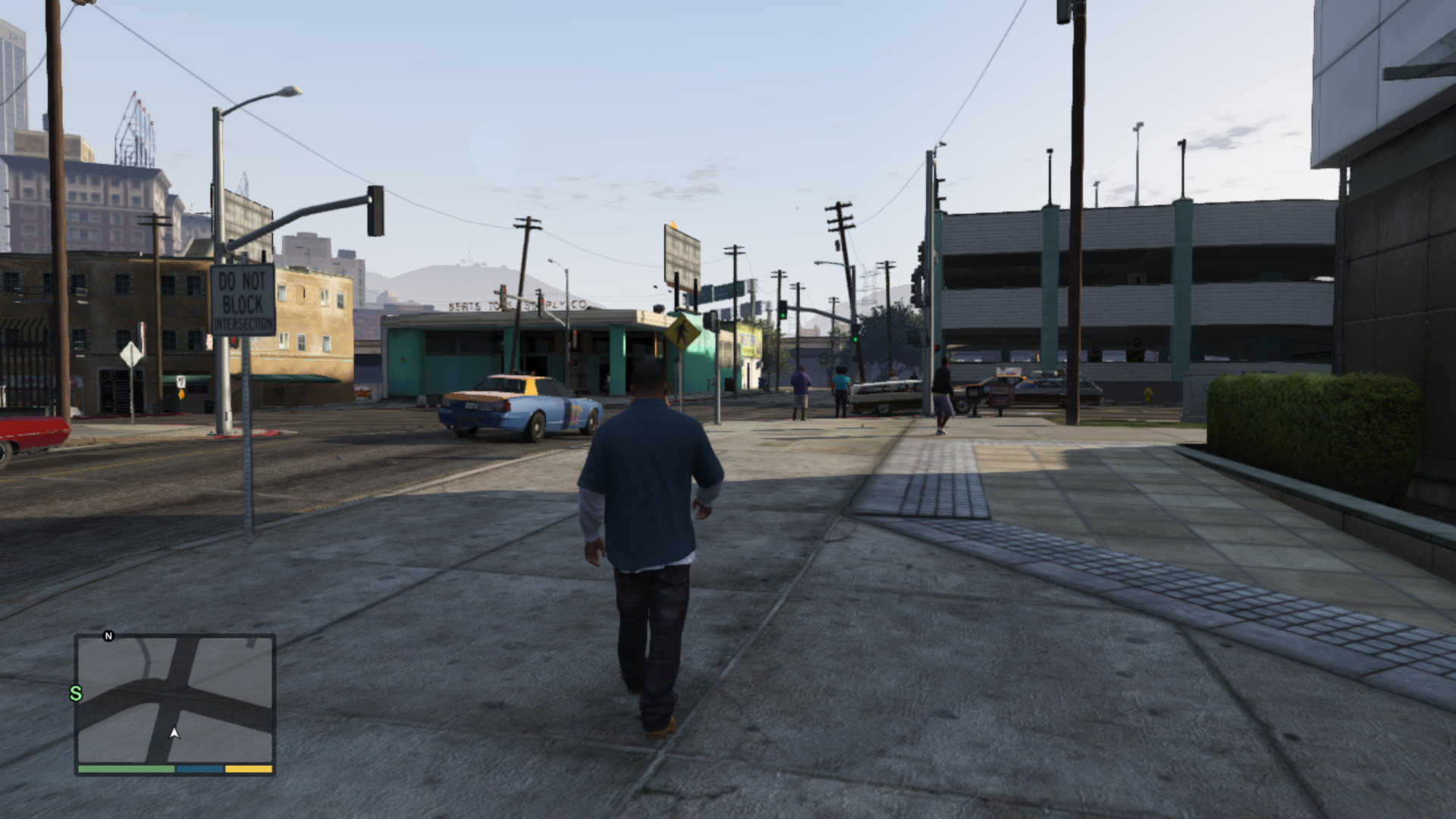
Task: Toggle the blue armor segment of the status bar
Action: coord(199,770)
